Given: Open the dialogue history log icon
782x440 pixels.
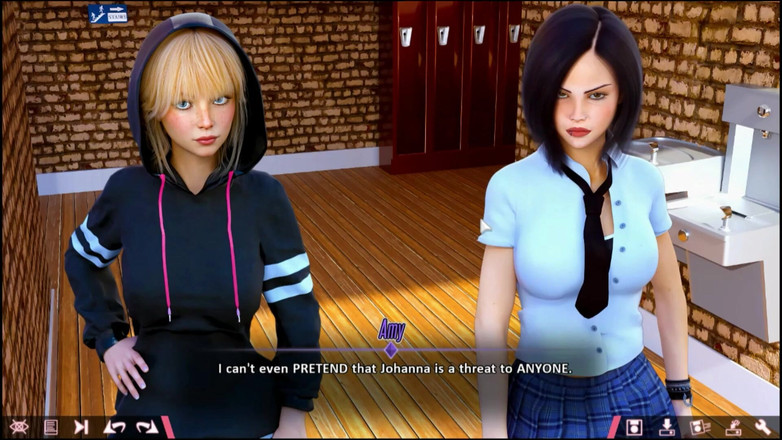Looking at the screenshot, I should [50, 427].
